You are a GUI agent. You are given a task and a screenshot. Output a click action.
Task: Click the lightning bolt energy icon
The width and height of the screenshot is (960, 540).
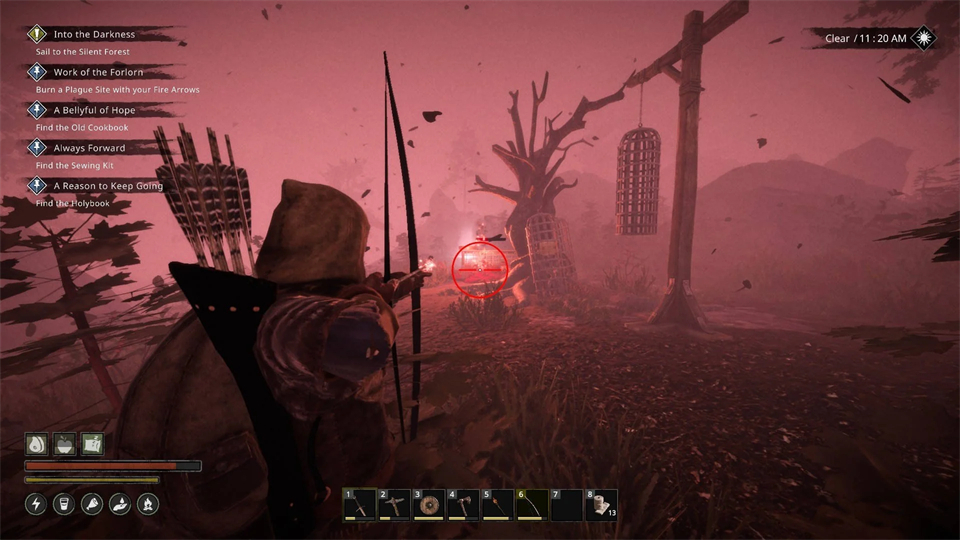(x=37, y=504)
